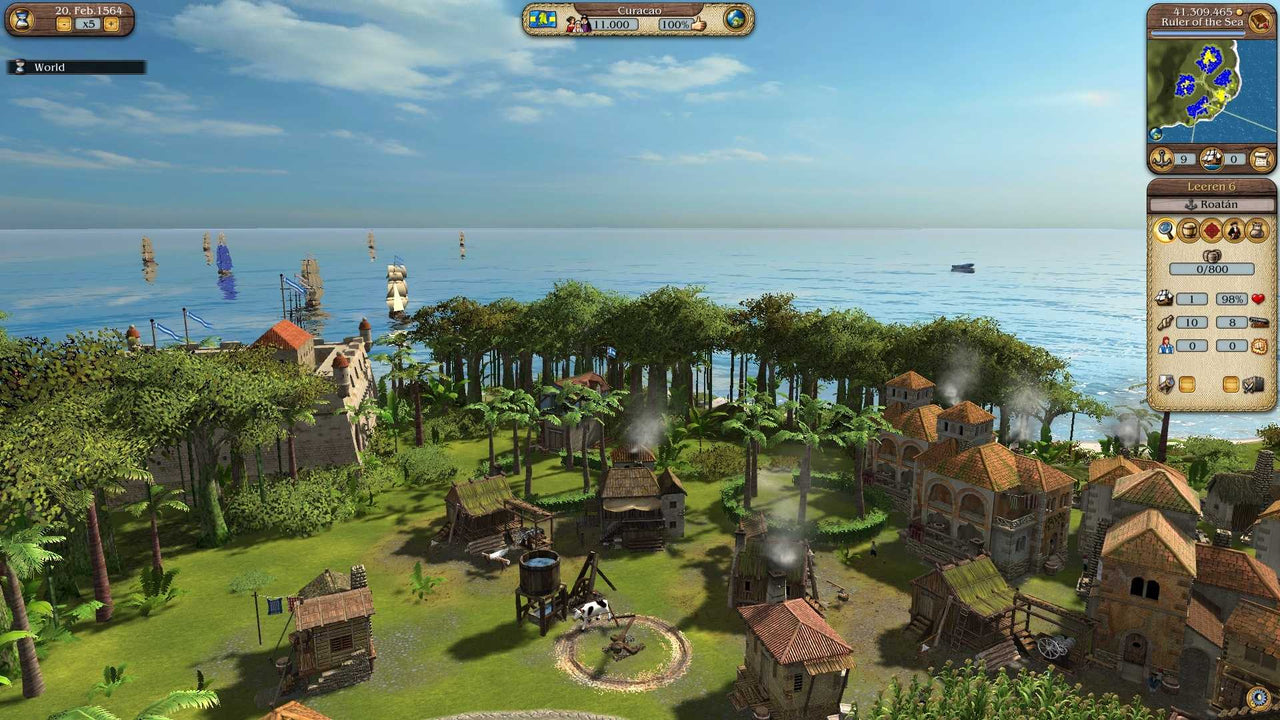Decrease game speed with the minus control
The image size is (1280, 720).
pyautogui.click(x=64, y=23)
